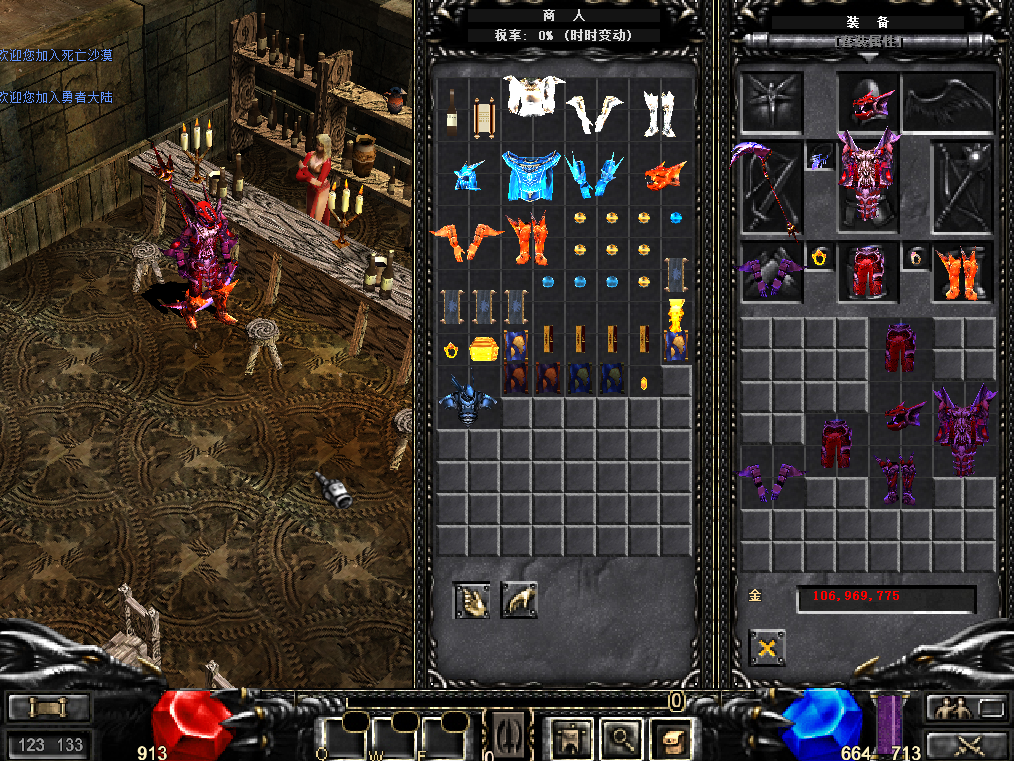Select the dark blue armor at shop bottom
This screenshot has width=1014, height=761.
469,400
